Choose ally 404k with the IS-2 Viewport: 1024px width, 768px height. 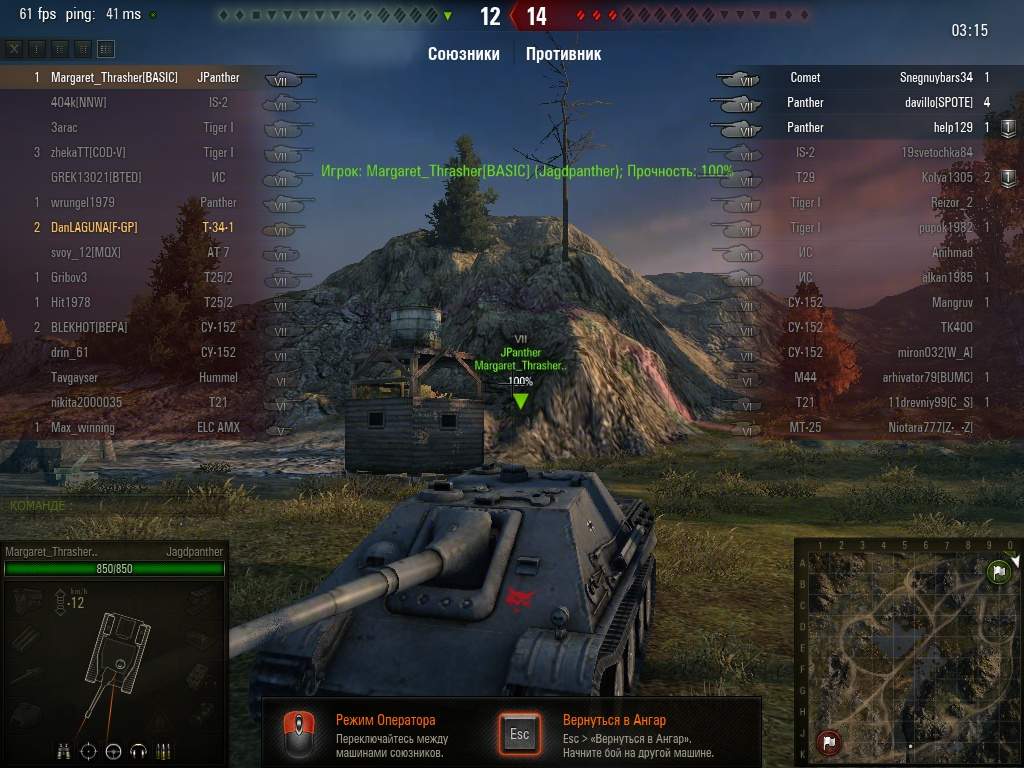coord(140,102)
